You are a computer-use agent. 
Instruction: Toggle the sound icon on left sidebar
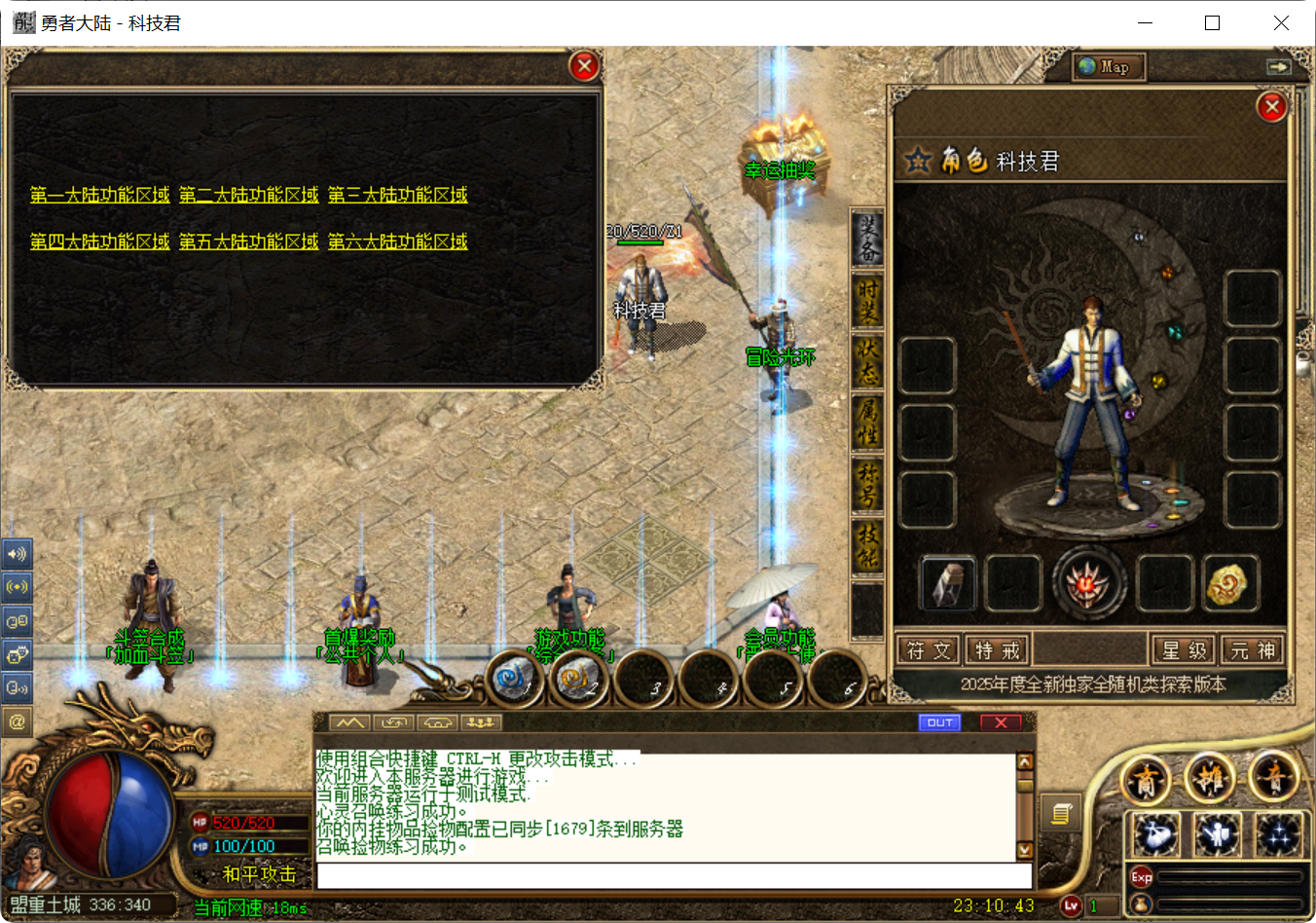point(17,553)
